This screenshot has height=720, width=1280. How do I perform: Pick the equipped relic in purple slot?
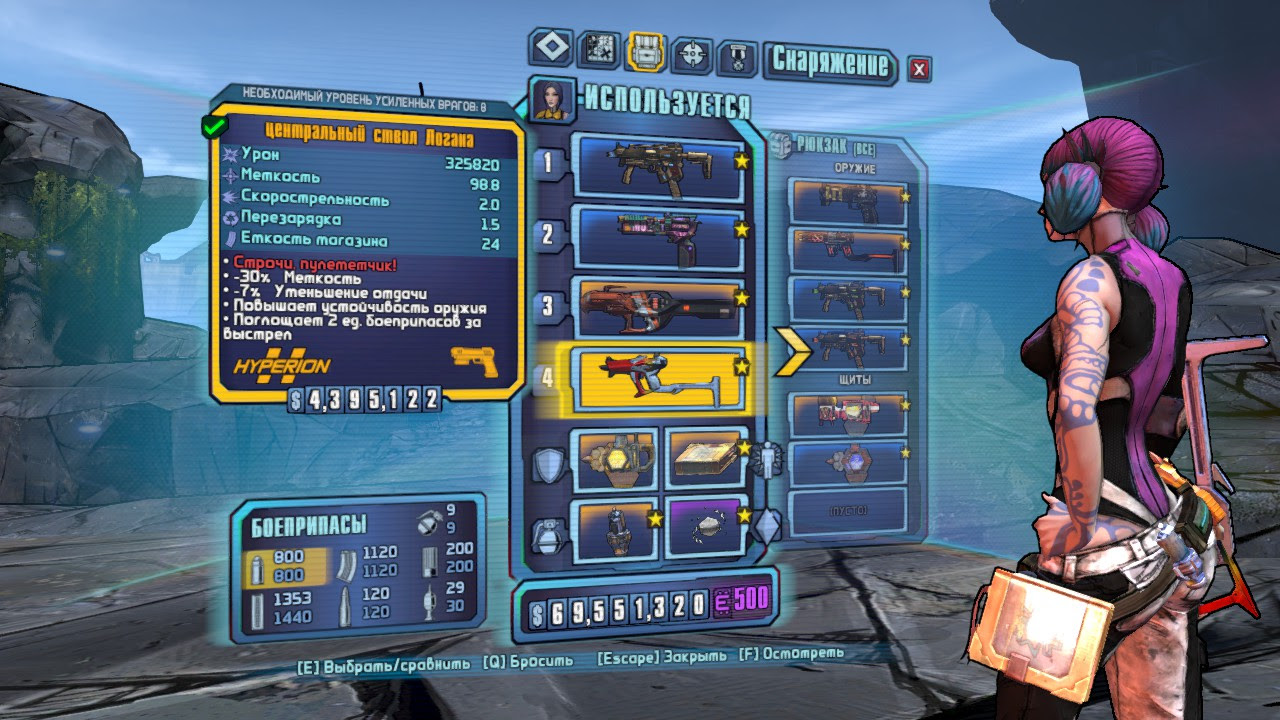[x=706, y=526]
